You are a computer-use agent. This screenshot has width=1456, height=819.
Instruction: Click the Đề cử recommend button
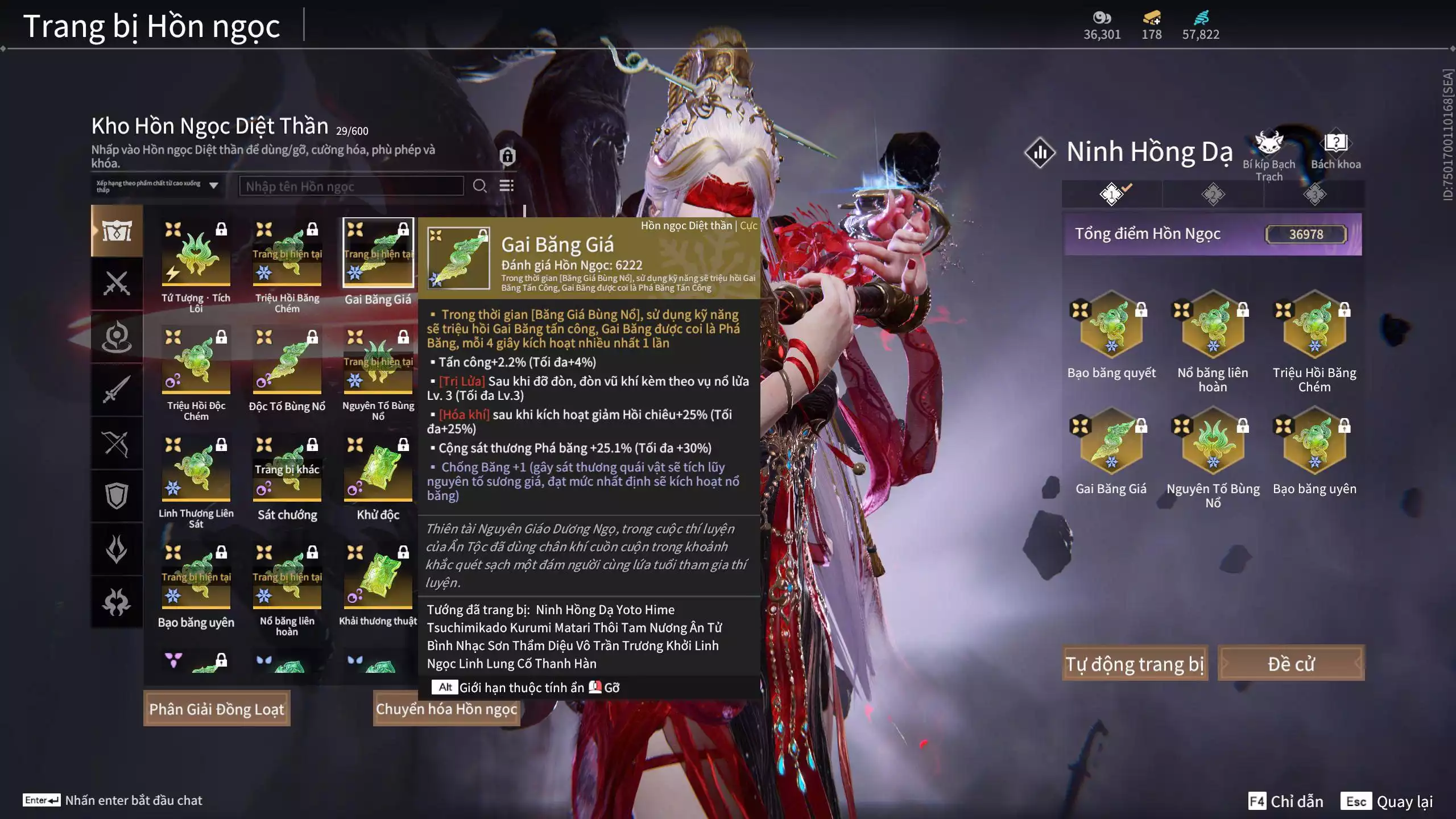tap(1290, 663)
